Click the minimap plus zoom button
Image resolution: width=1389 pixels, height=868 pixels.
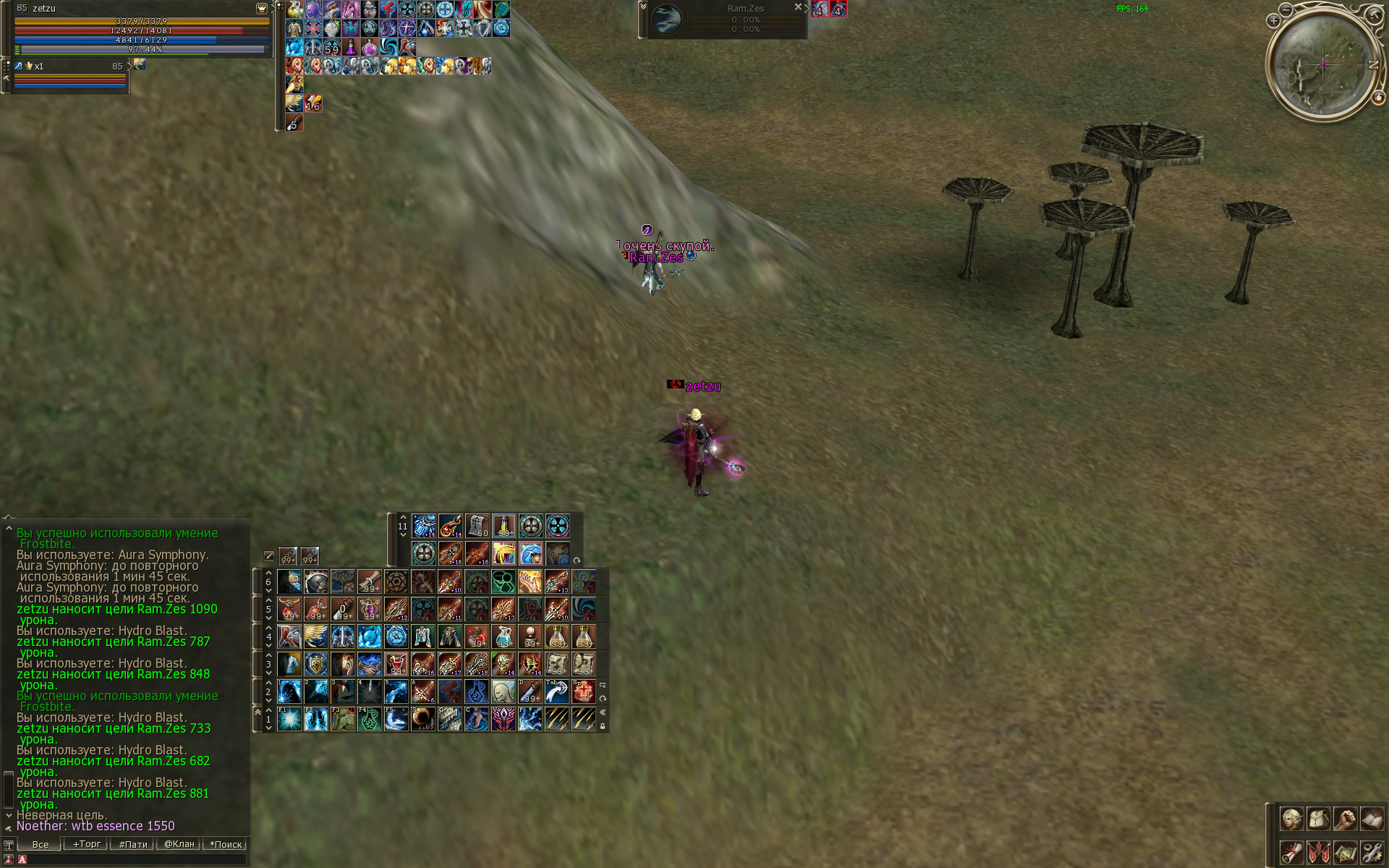coord(1273,21)
